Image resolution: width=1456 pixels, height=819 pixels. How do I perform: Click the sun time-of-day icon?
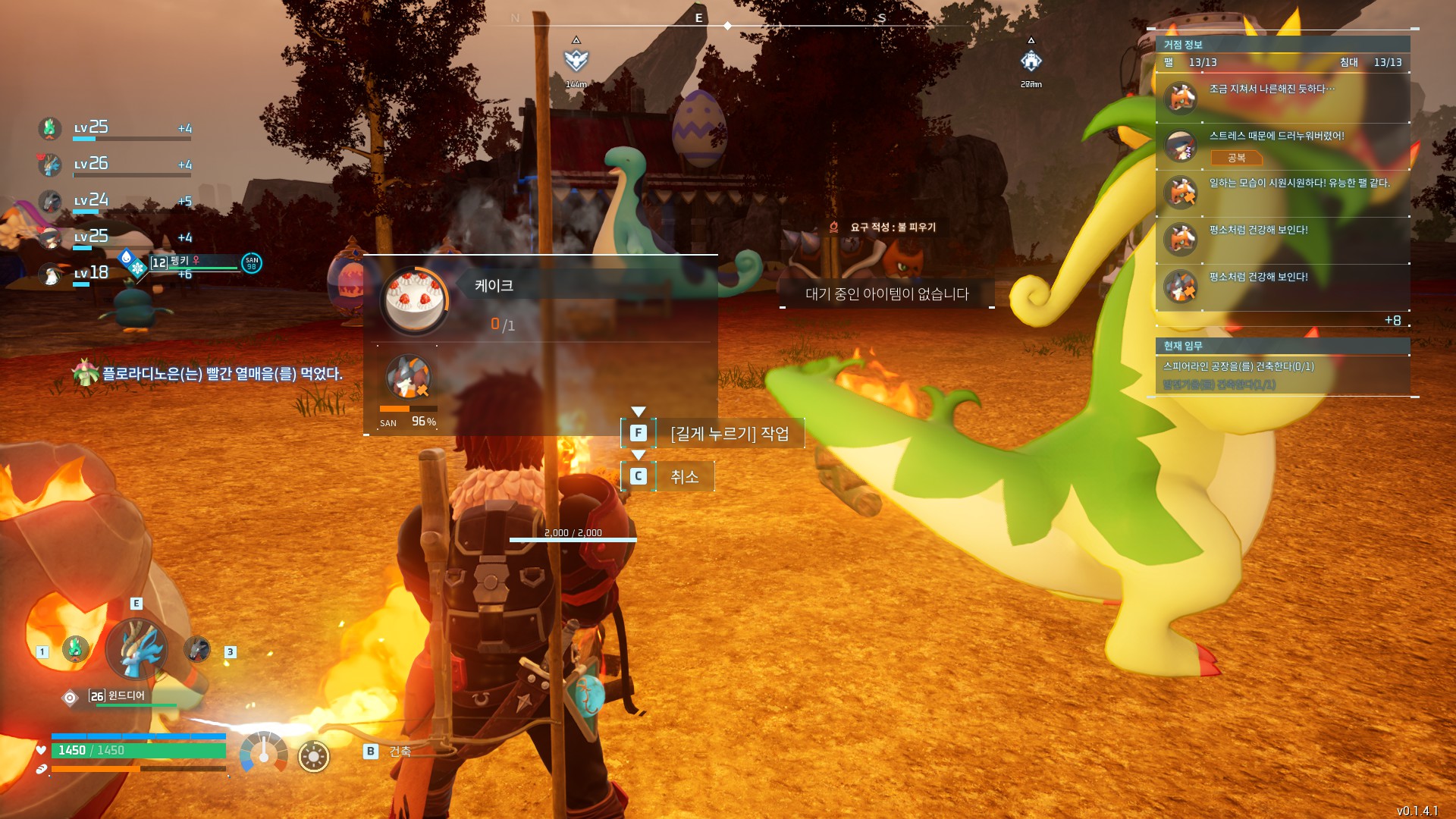coord(313,756)
